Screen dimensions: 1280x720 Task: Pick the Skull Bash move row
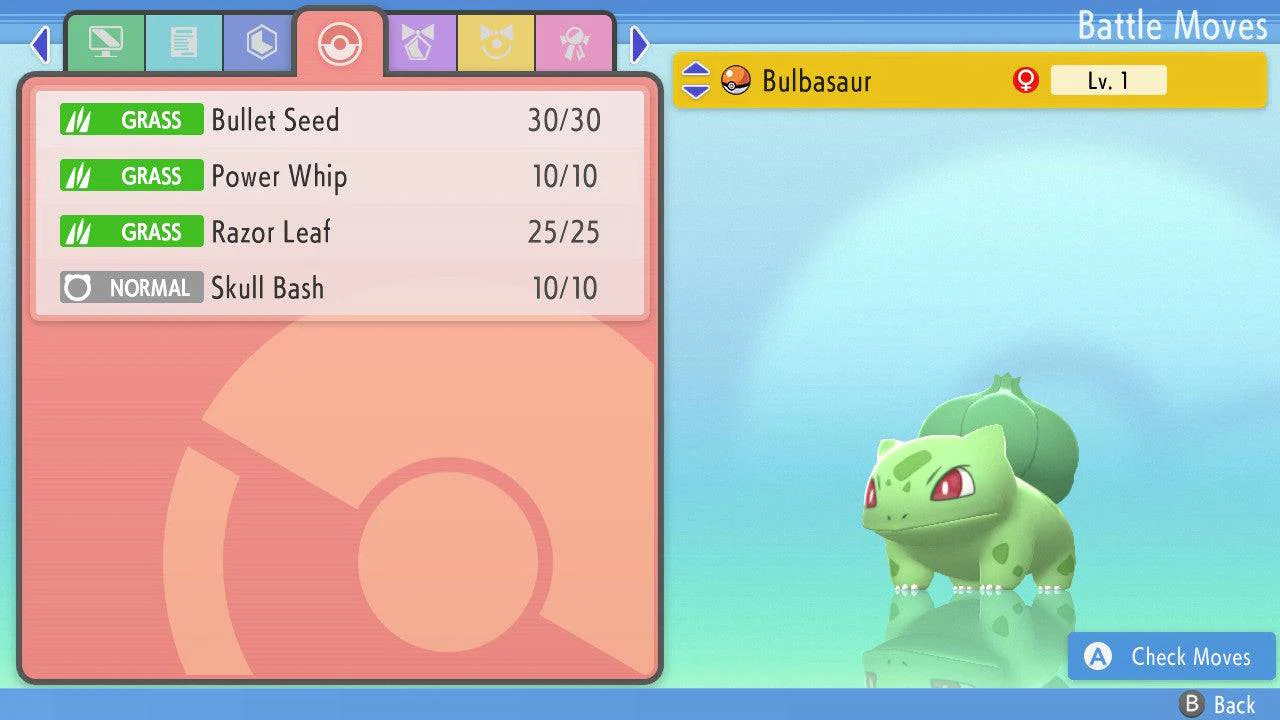(x=340, y=288)
